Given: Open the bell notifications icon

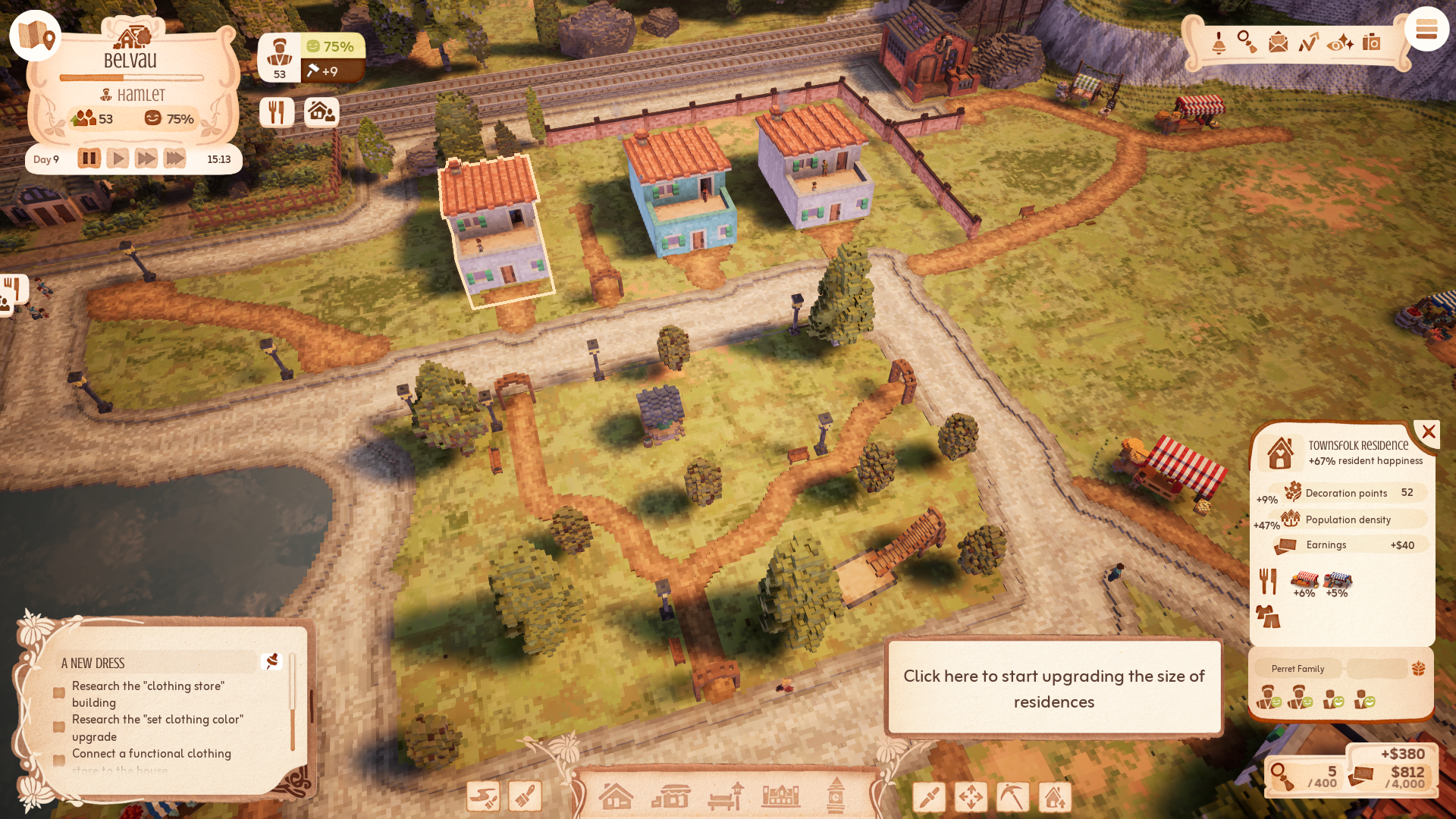Looking at the screenshot, I should (1219, 42).
